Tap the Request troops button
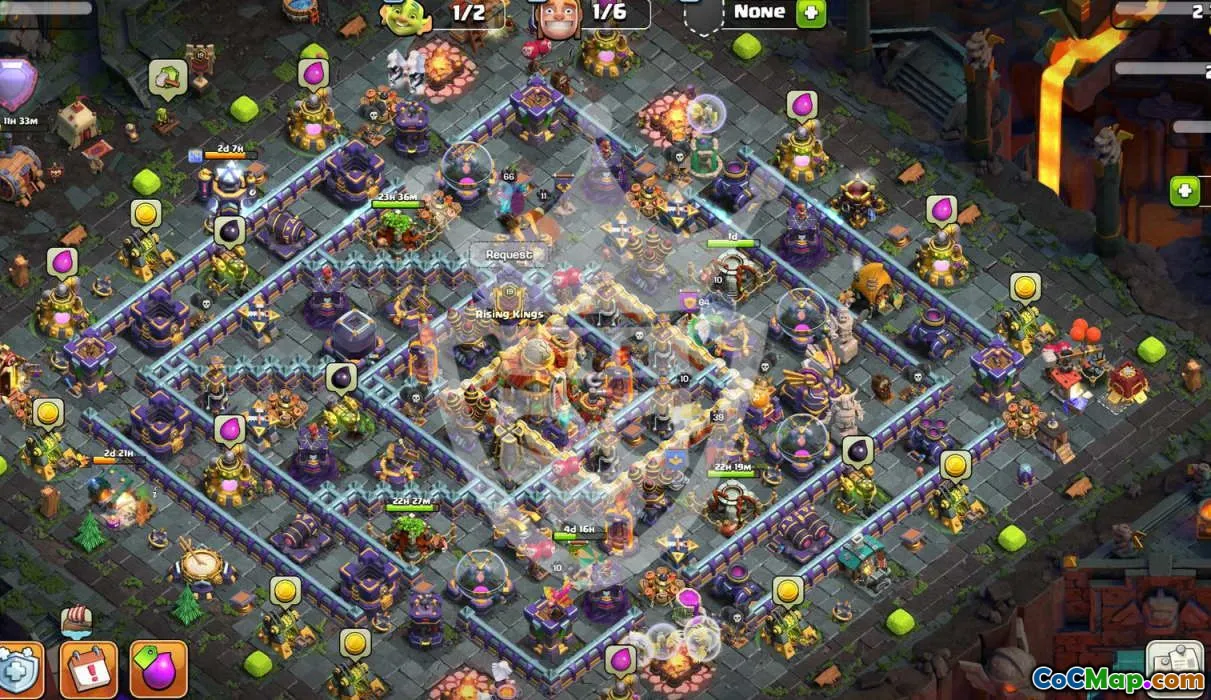This screenshot has height=700, width=1211. point(509,254)
